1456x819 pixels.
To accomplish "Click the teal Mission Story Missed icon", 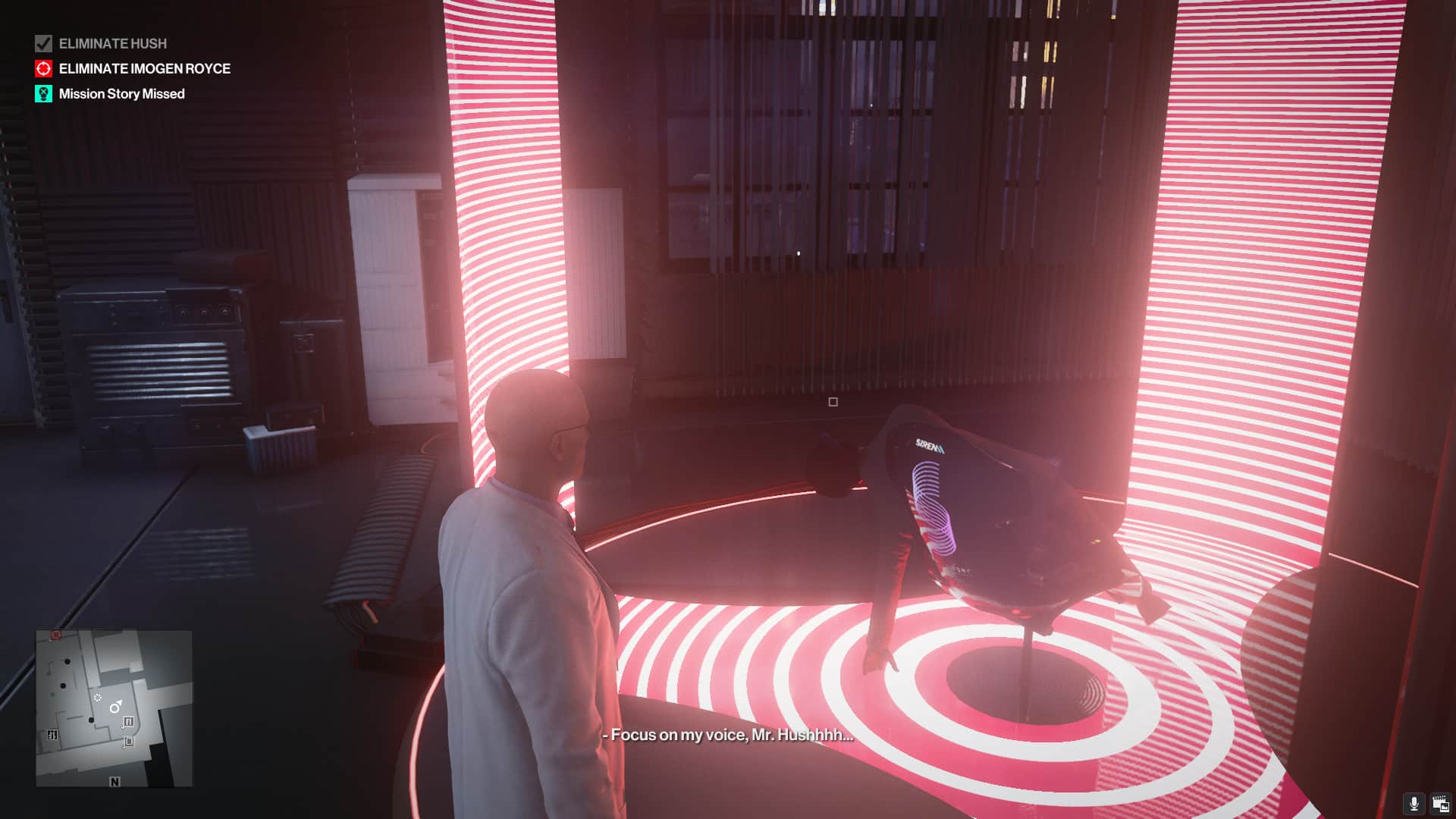I will 42,94.
